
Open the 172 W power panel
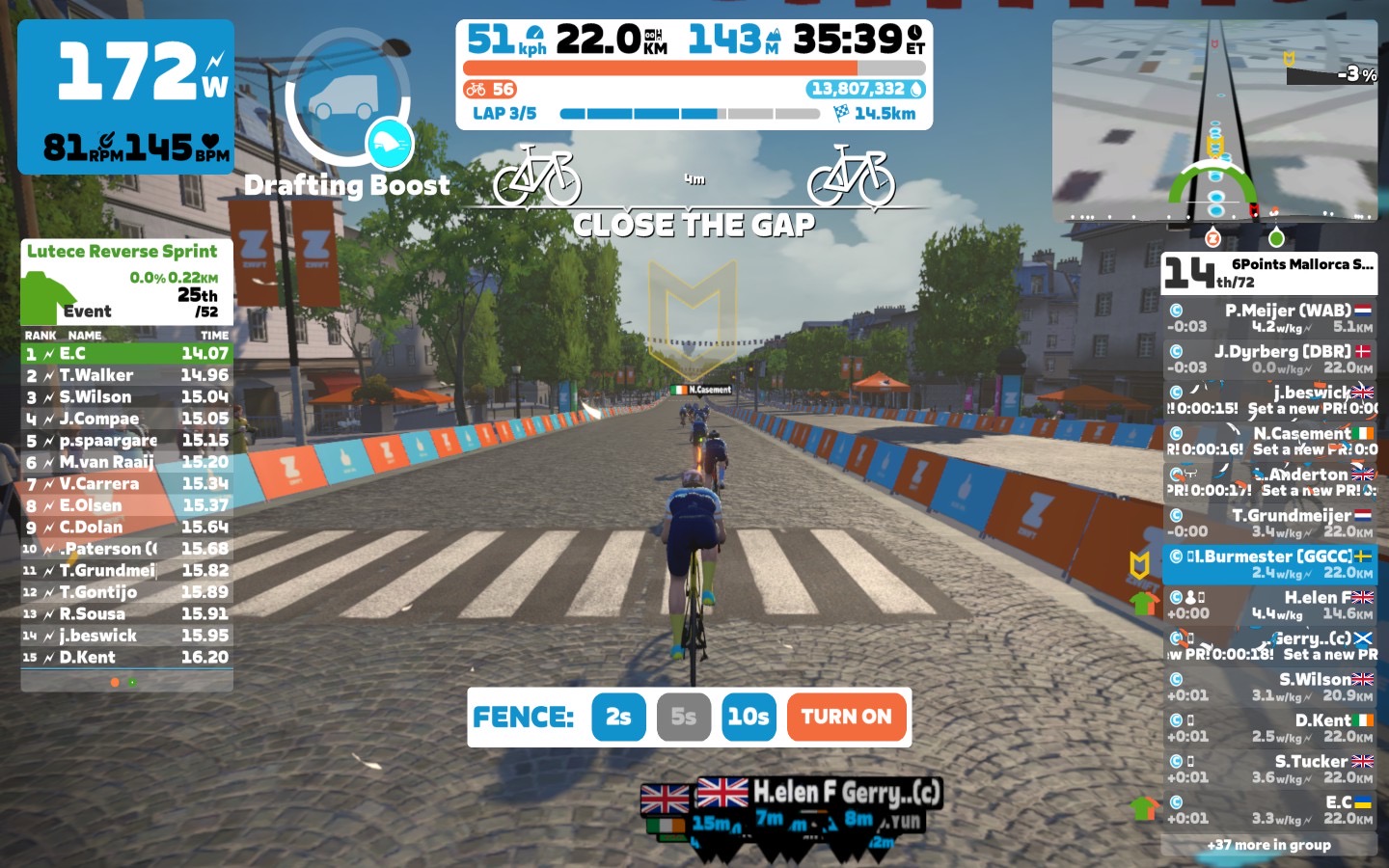point(125,96)
